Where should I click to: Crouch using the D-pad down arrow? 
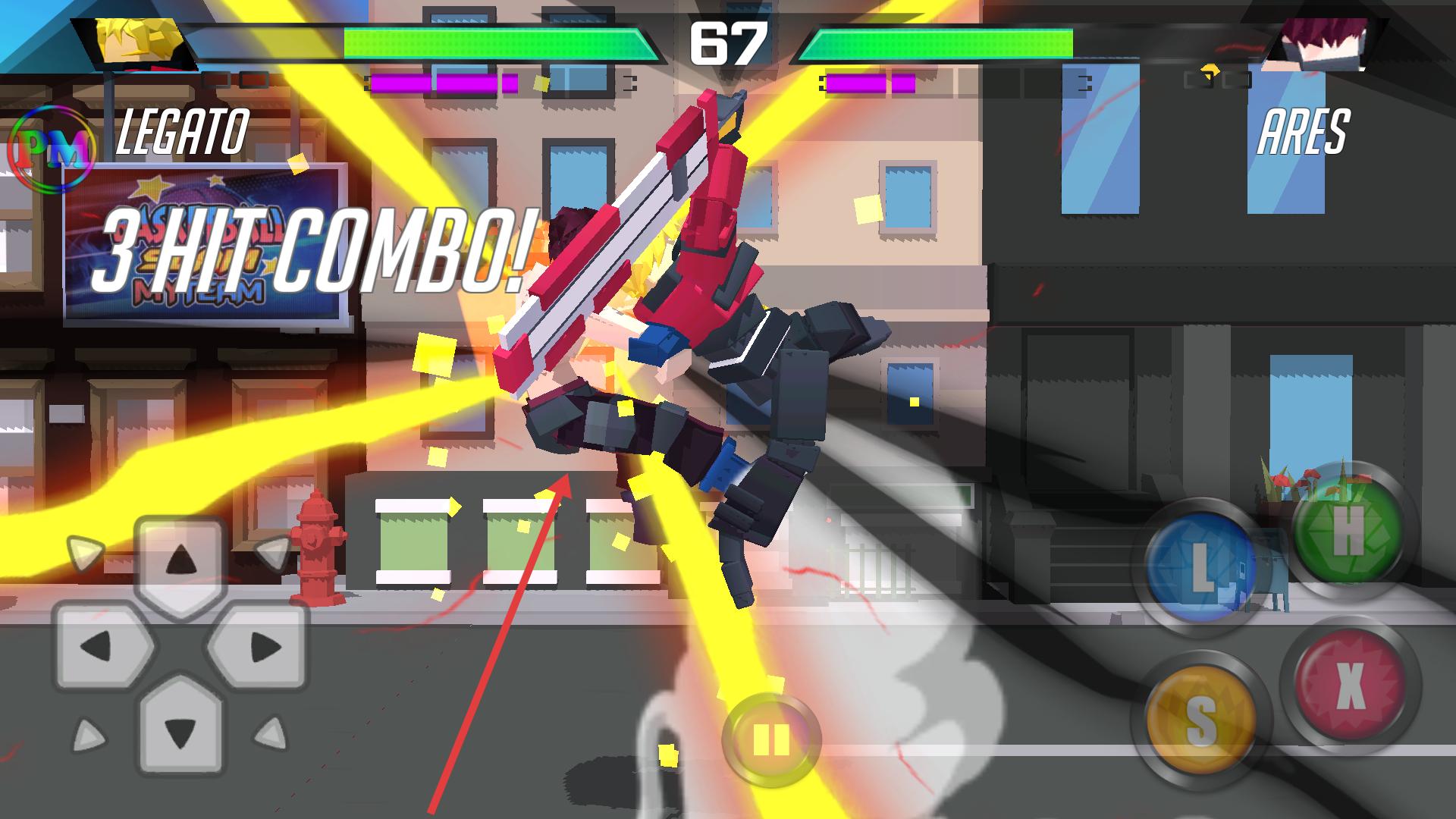click(x=180, y=730)
